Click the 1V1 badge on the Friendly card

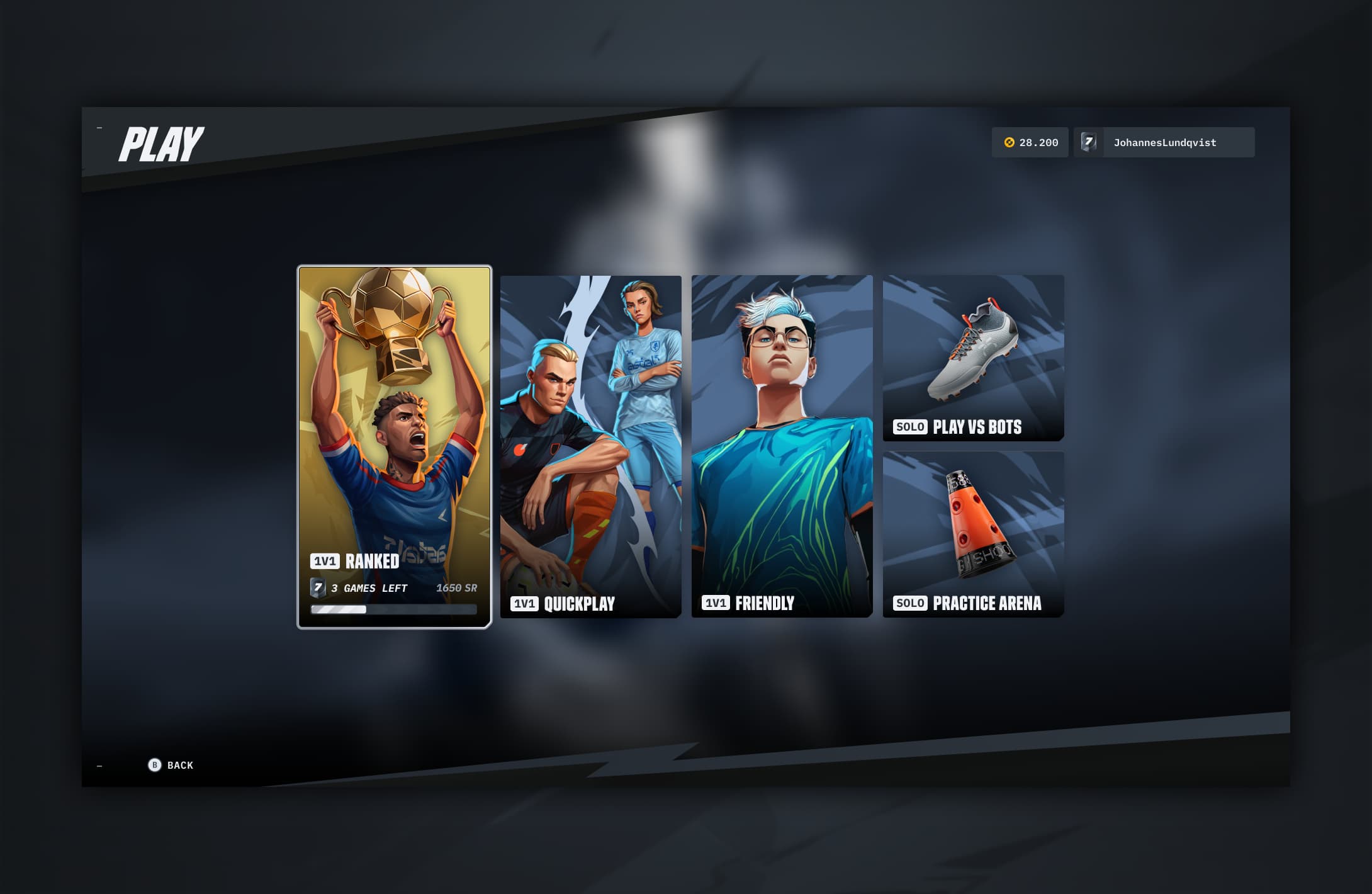pyautogui.click(x=718, y=603)
